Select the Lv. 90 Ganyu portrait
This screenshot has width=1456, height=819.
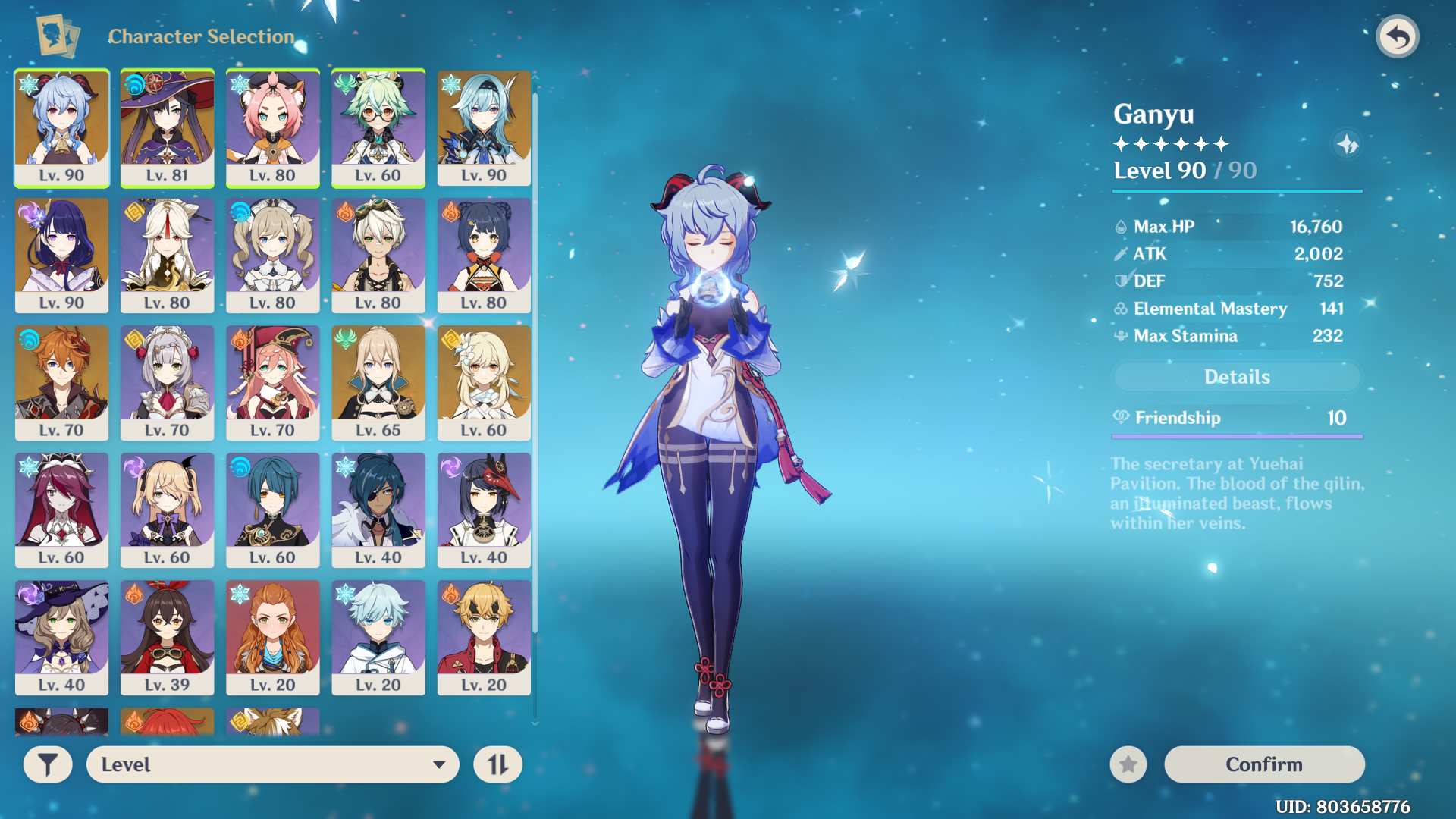point(62,127)
